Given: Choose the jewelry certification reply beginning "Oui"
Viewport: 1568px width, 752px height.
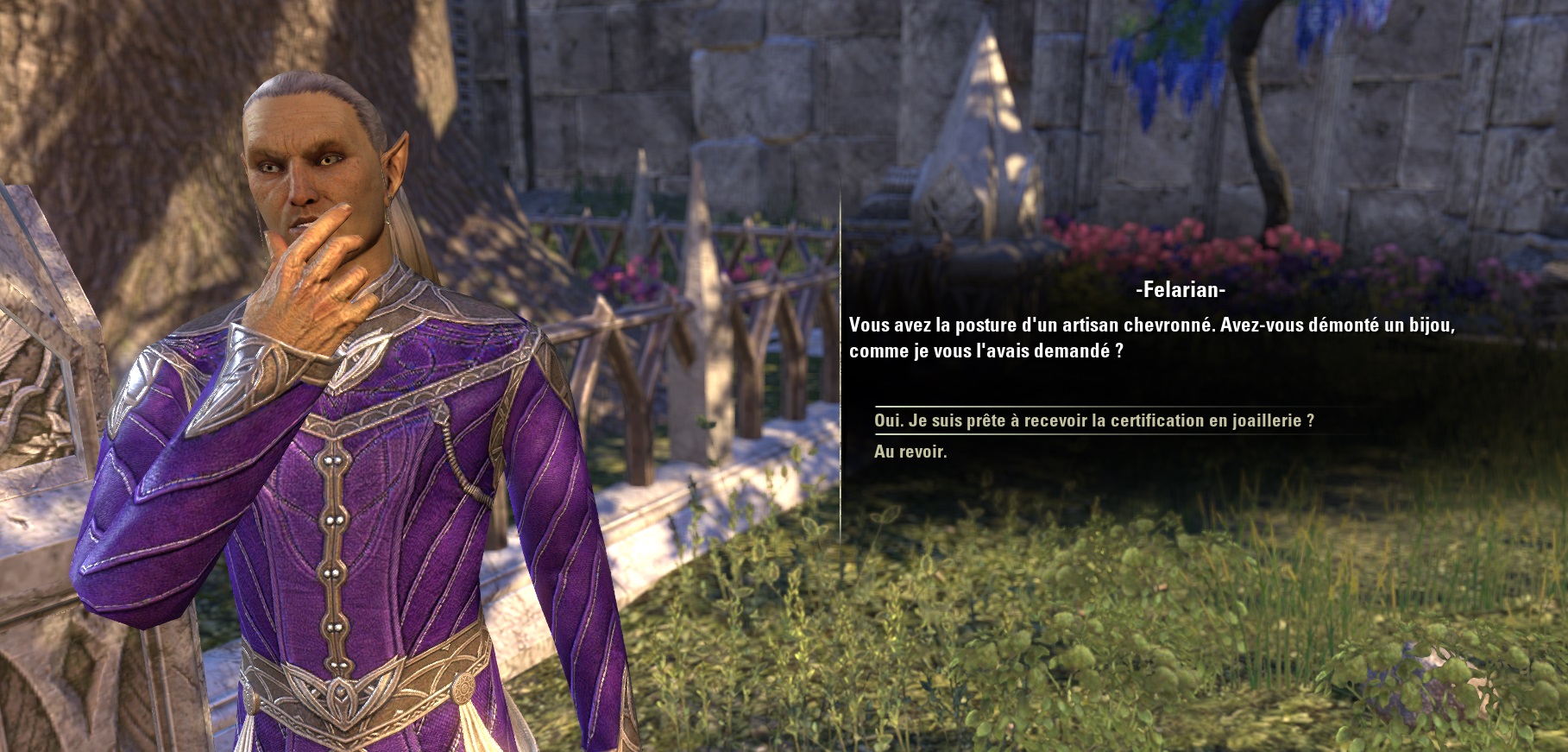Looking at the screenshot, I should pyautogui.click(x=1093, y=420).
